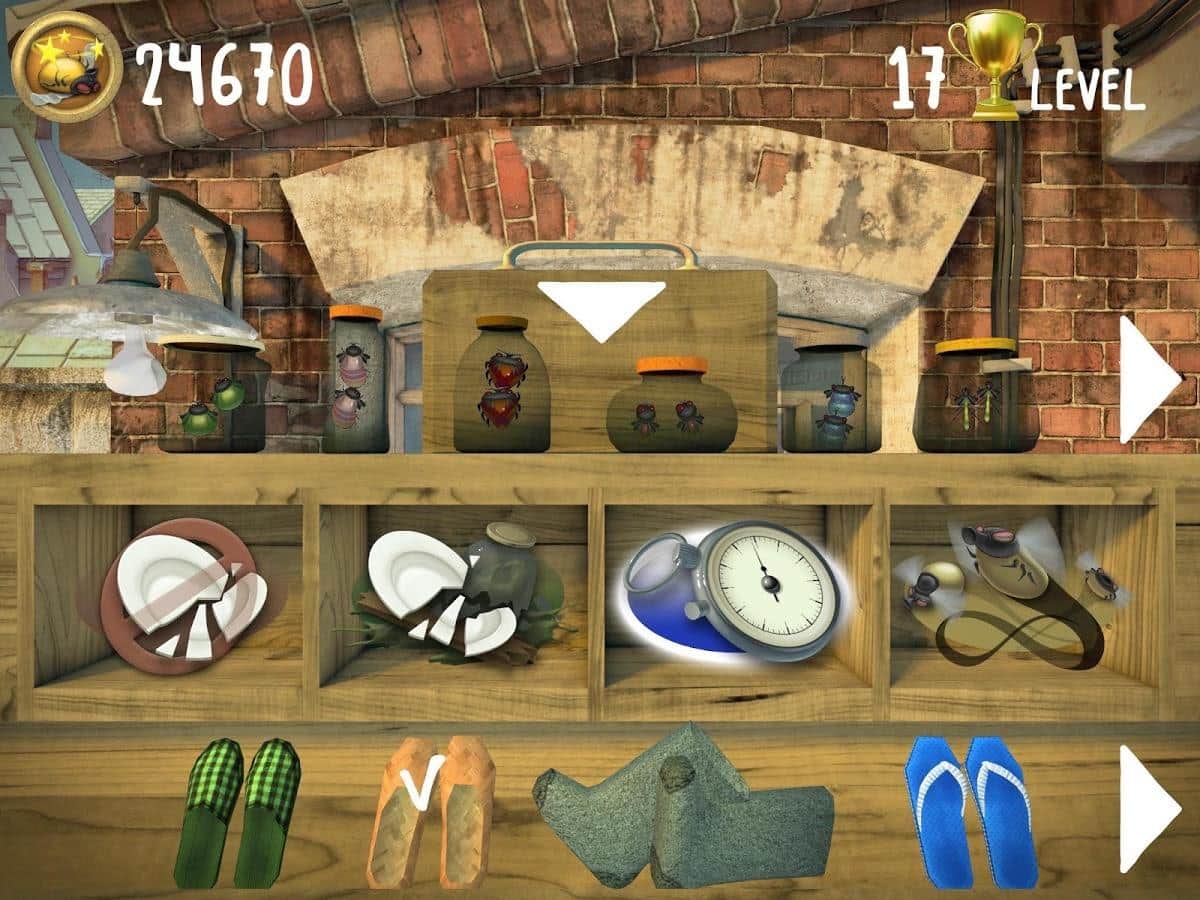This screenshot has width=1200, height=900.
Task: Tap the gold chicken coin icon
Action: pyautogui.click(x=67, y=67)
